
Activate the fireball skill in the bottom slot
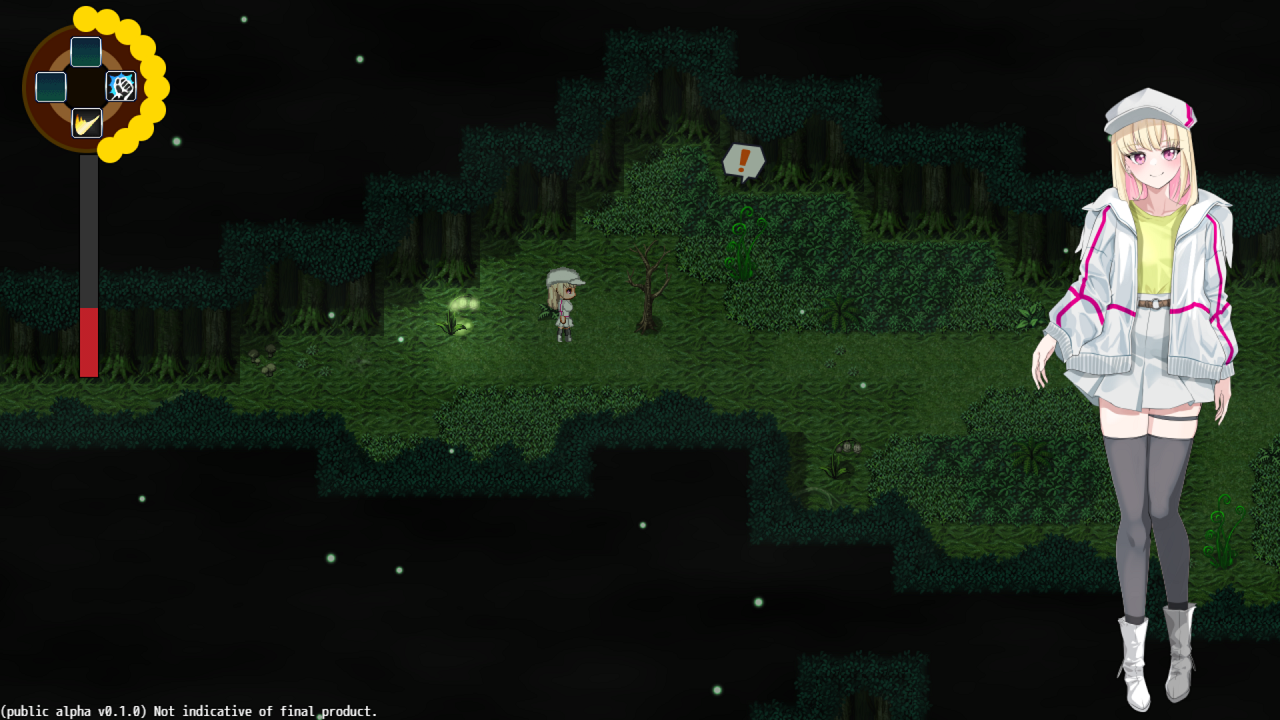point(85,122)
